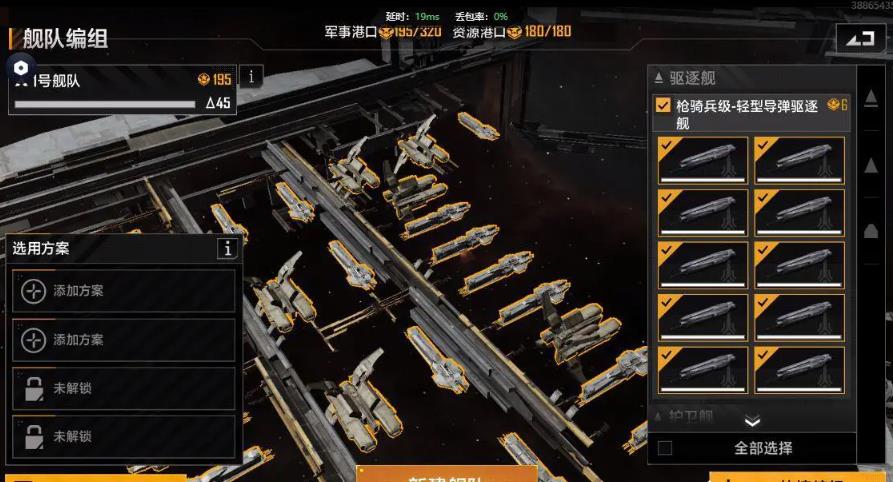The image size is (893, 482).
Task: Open the info button beside 1号舰队
Action: click(250, 76)
